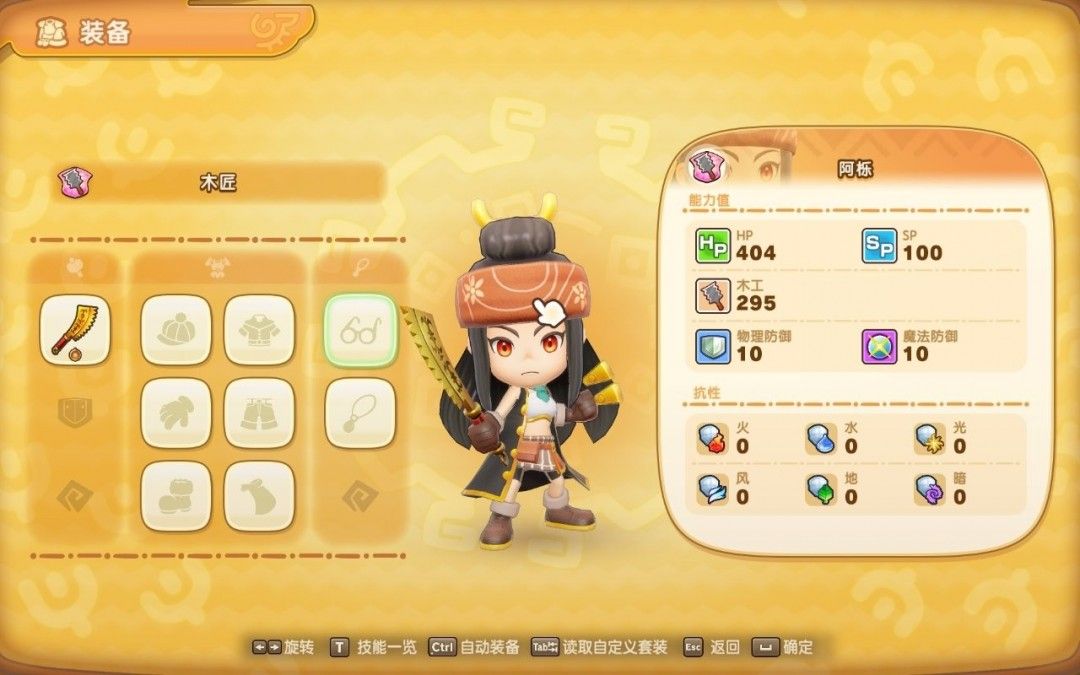Pick the boots footwear slot
Image resolution: width=1080 pixels, height=675 pixels.
176,495
